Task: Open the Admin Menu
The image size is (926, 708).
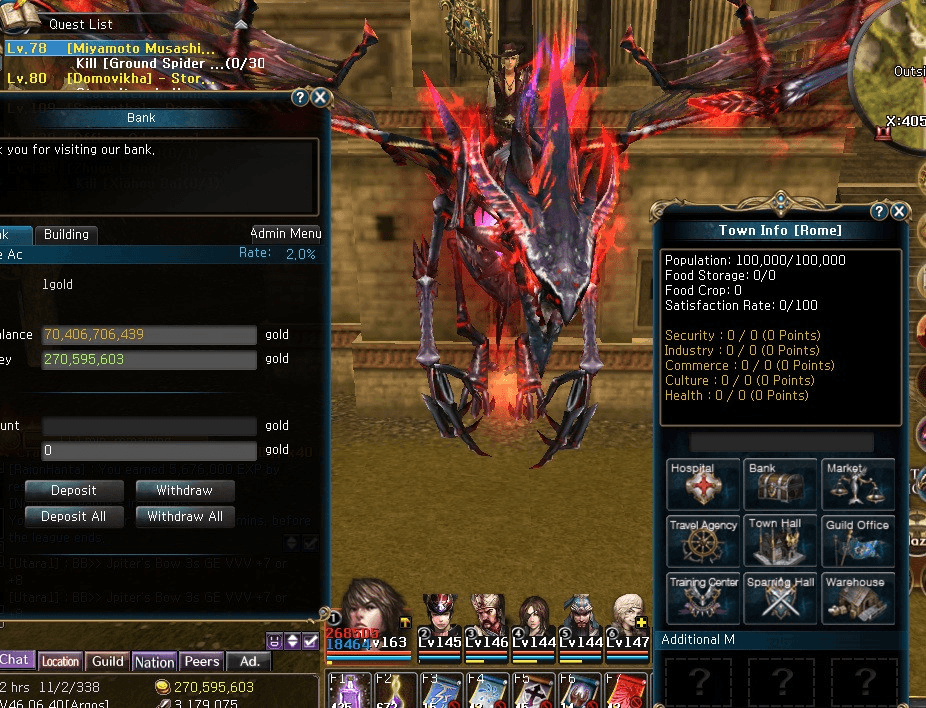Action: pyautogui.click(x=286, y=234)
